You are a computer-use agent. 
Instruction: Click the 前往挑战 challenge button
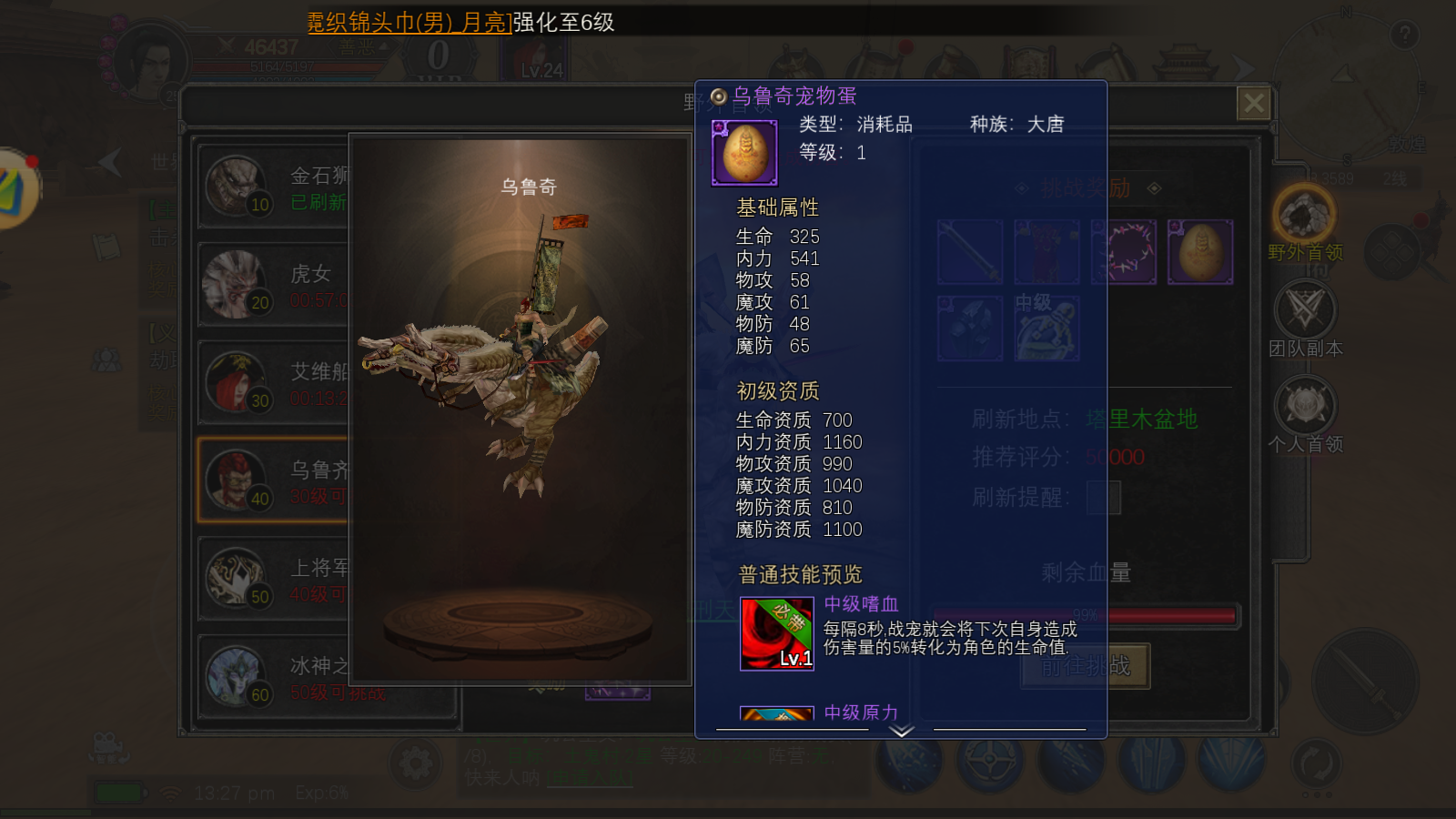[x=1084, y=666]
